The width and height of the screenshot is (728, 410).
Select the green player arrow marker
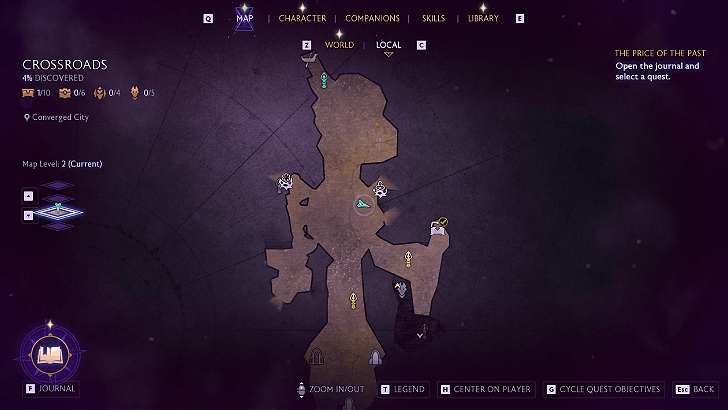click(363, 204)
